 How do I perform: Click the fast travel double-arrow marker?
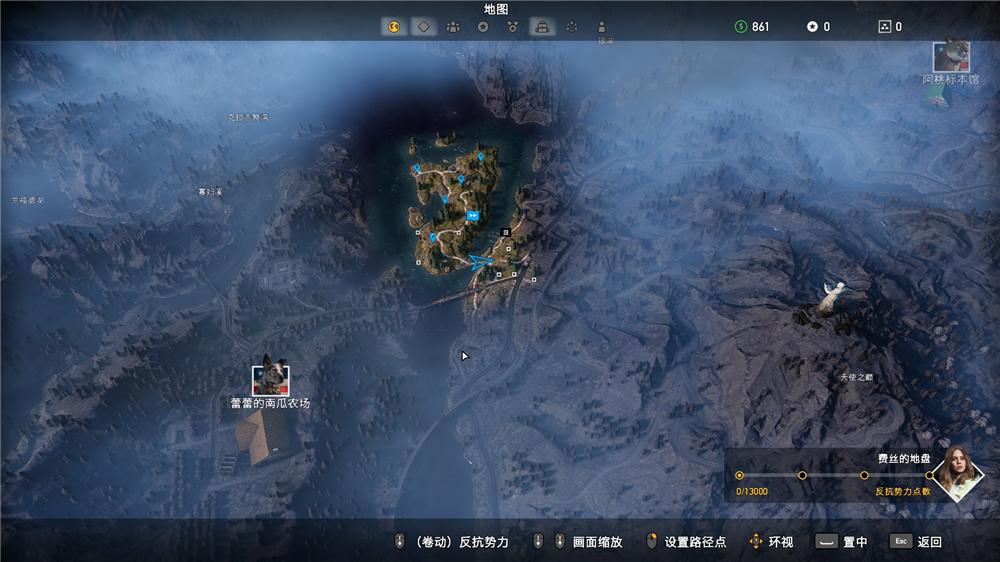[x=472, y=215]
